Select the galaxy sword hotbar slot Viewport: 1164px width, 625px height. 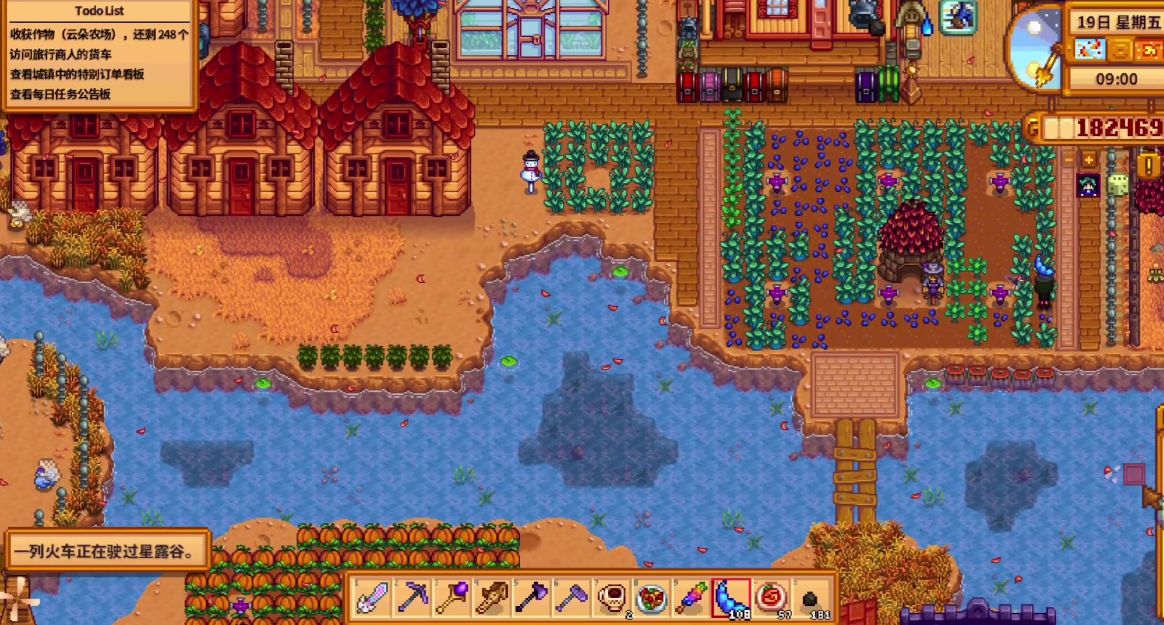pyautogui.click(x=373, y=598)
